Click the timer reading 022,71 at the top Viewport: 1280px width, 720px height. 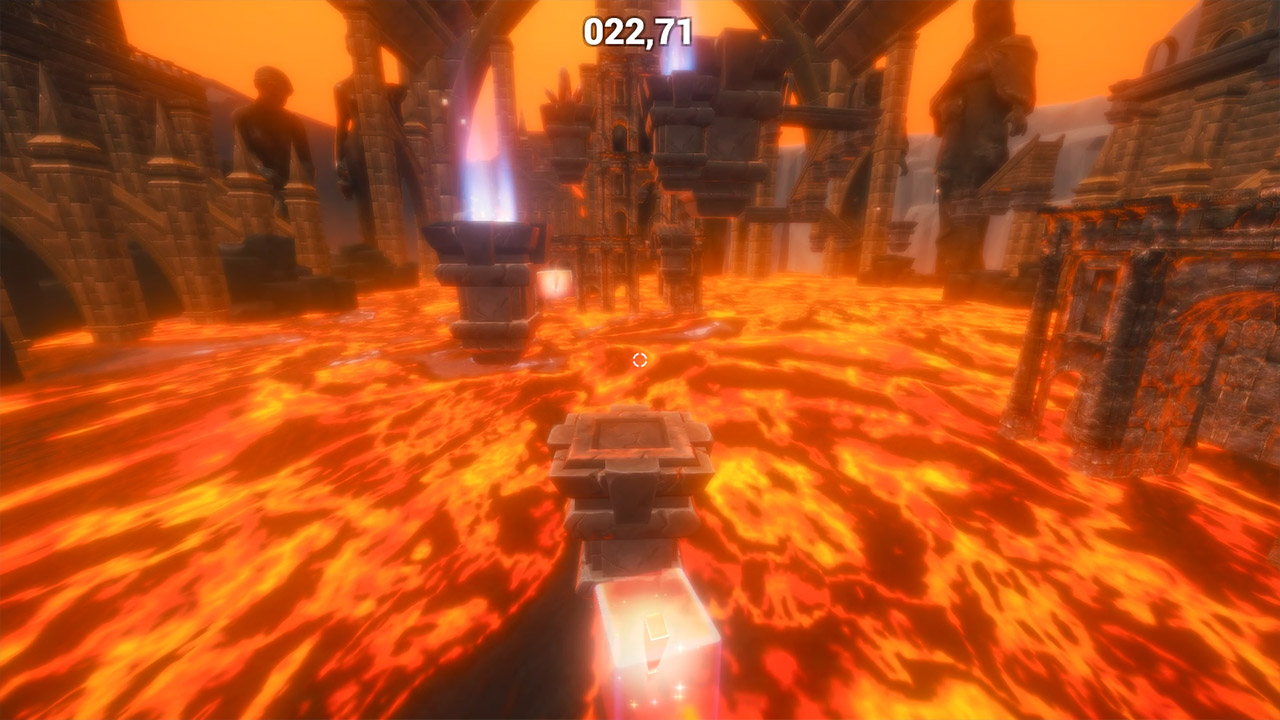click(x=637, y=30)
